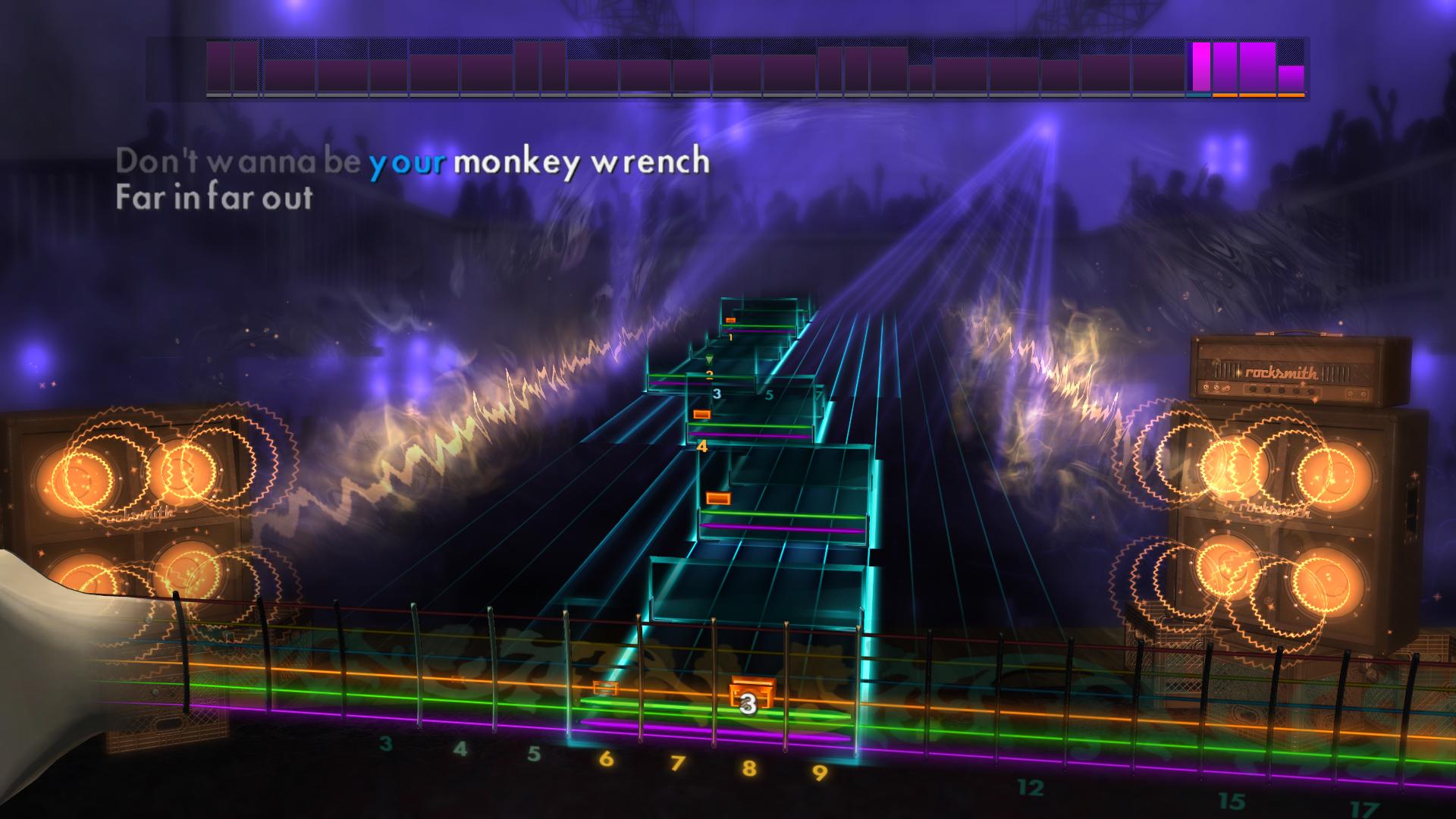Toggle the first purple segment of the timeline
This screenshot has width=1456, height=819.
click(220, 68)
